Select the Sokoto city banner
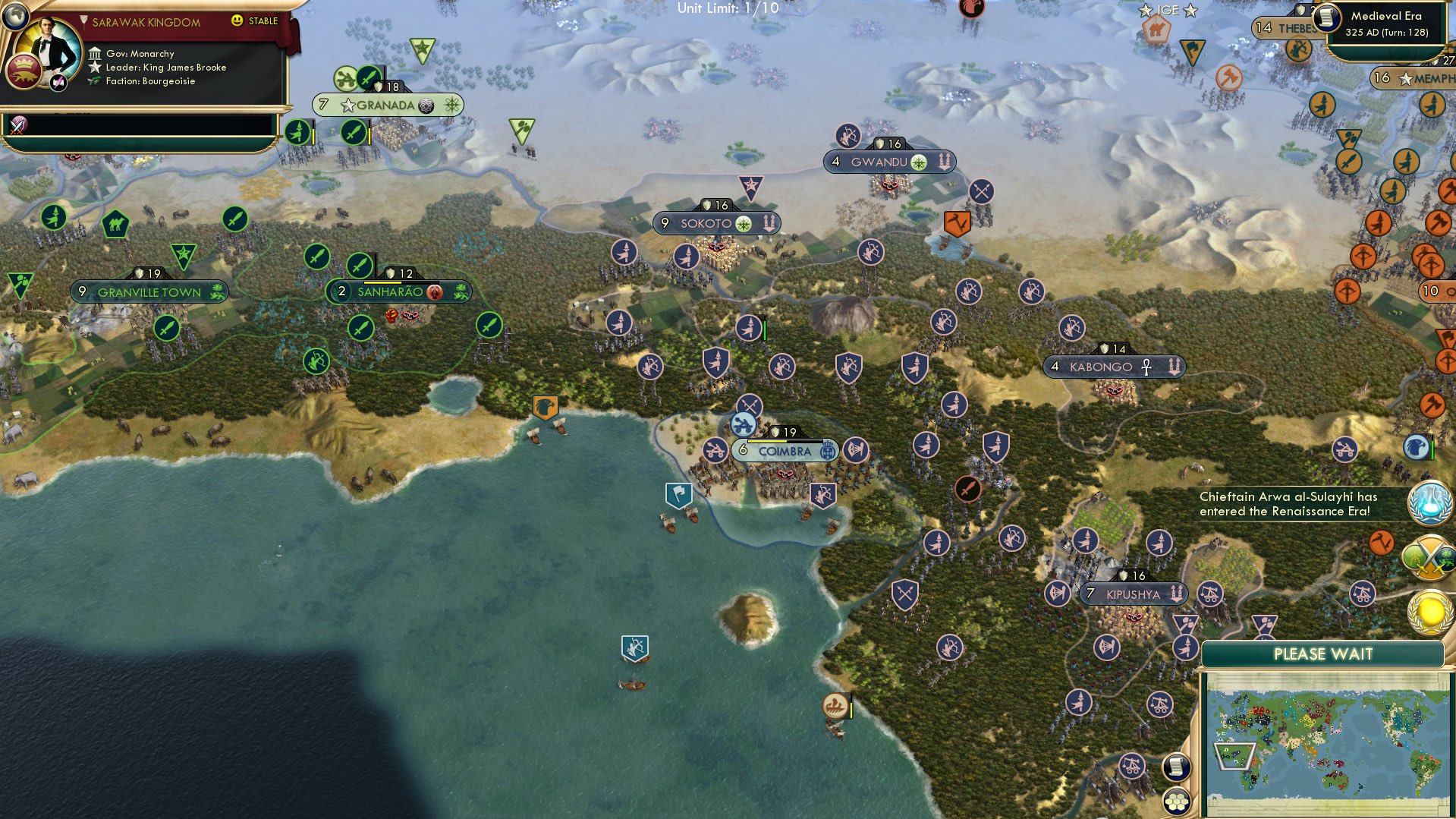 (716, 222)
